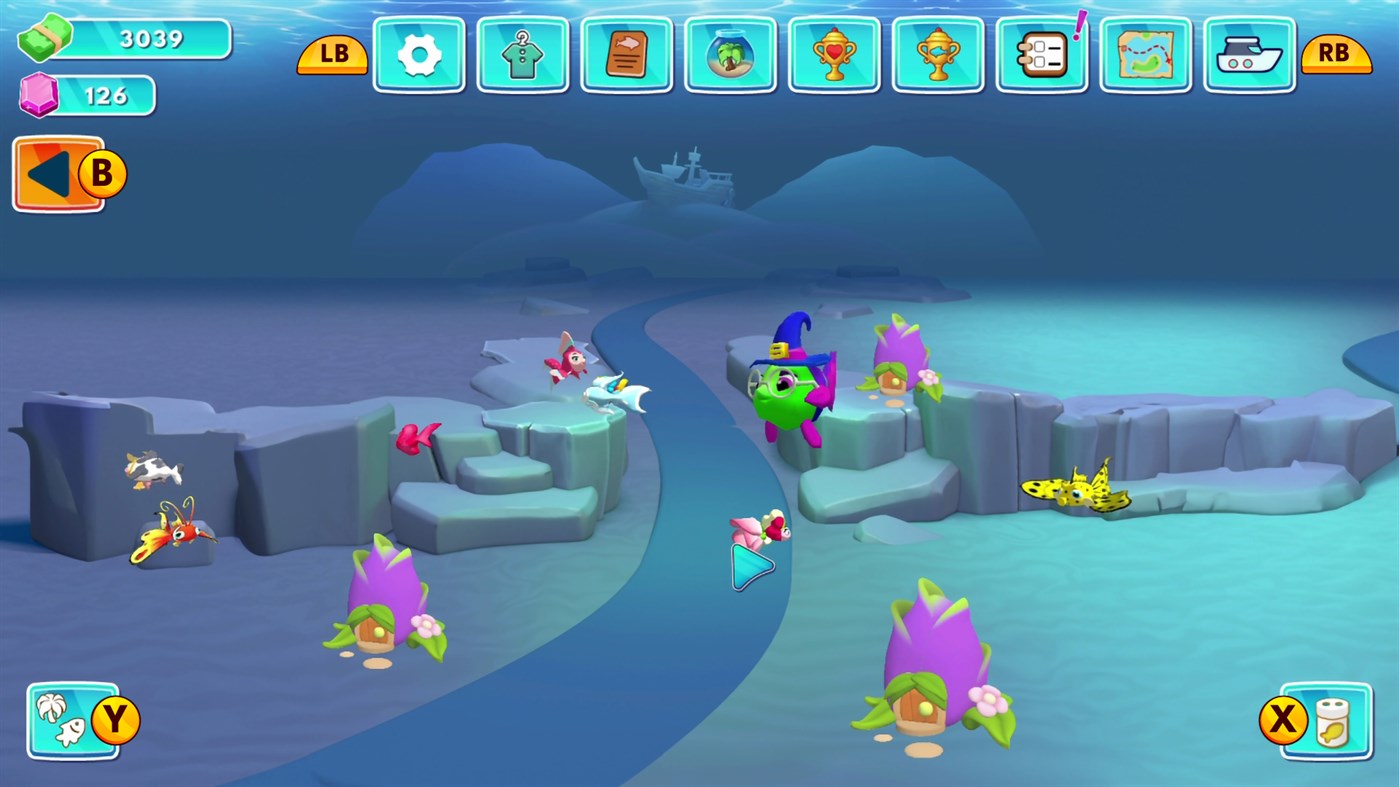Select the yellow spotted ray fish
The height and width of the screenshot is (787, 1399).
pyautogui.click(x=1078, y=488)
